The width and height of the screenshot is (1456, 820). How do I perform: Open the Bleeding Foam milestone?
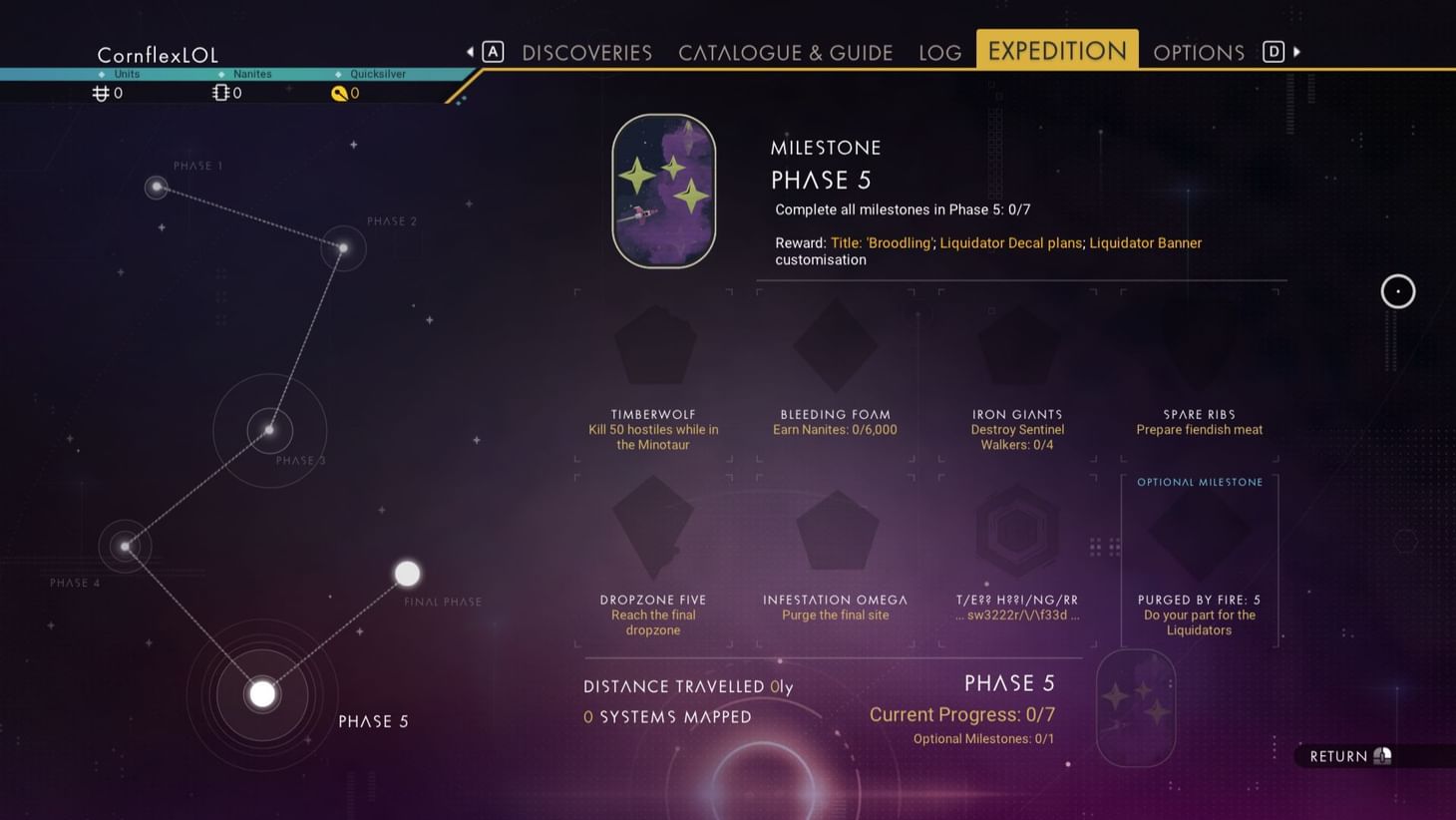point(835,344)
